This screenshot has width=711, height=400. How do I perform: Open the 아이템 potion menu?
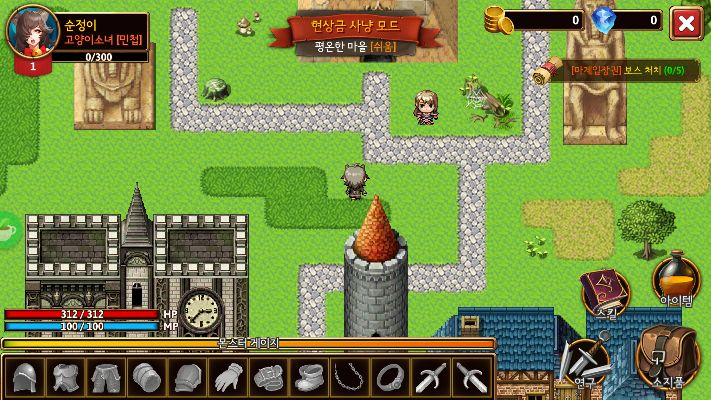pos(675,279)
